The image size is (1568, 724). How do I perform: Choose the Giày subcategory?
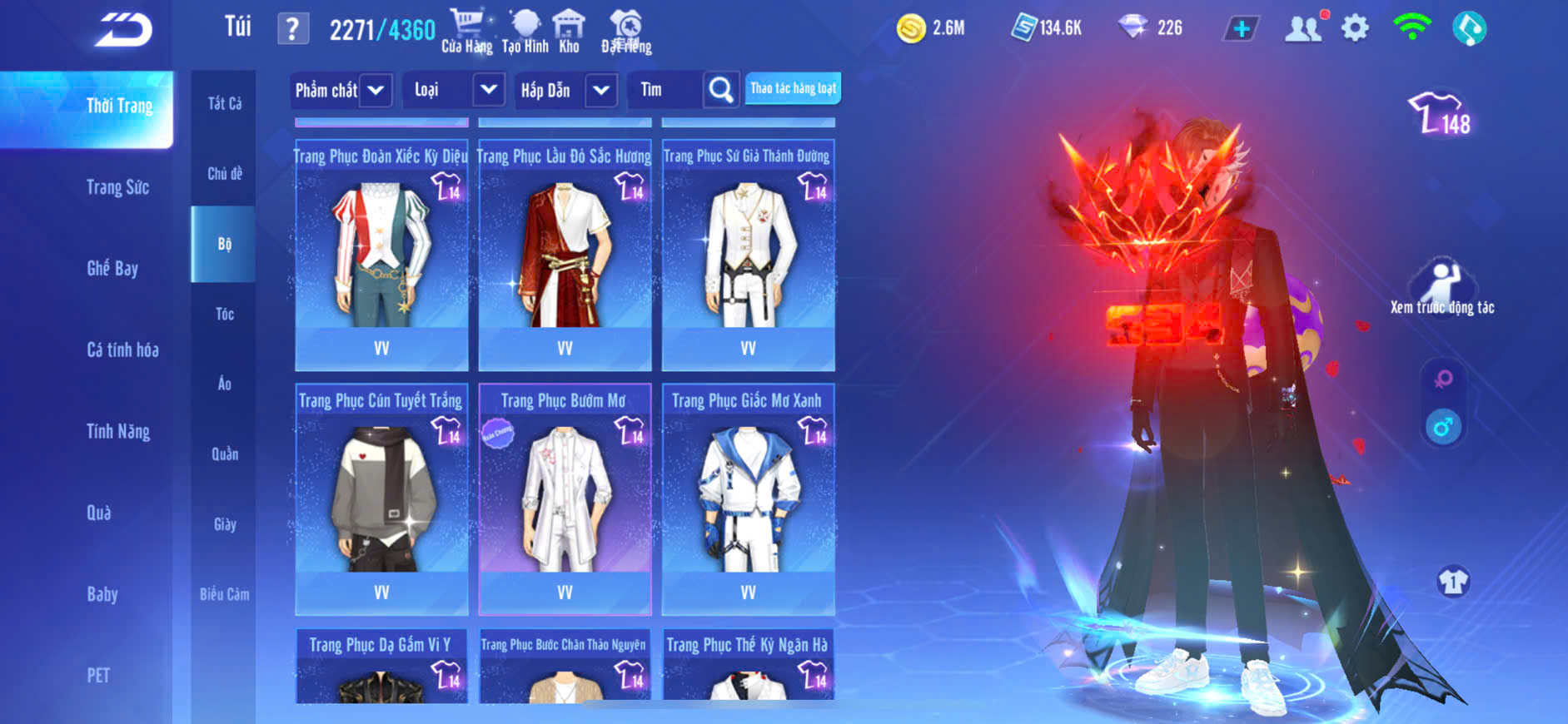point(224,524)
